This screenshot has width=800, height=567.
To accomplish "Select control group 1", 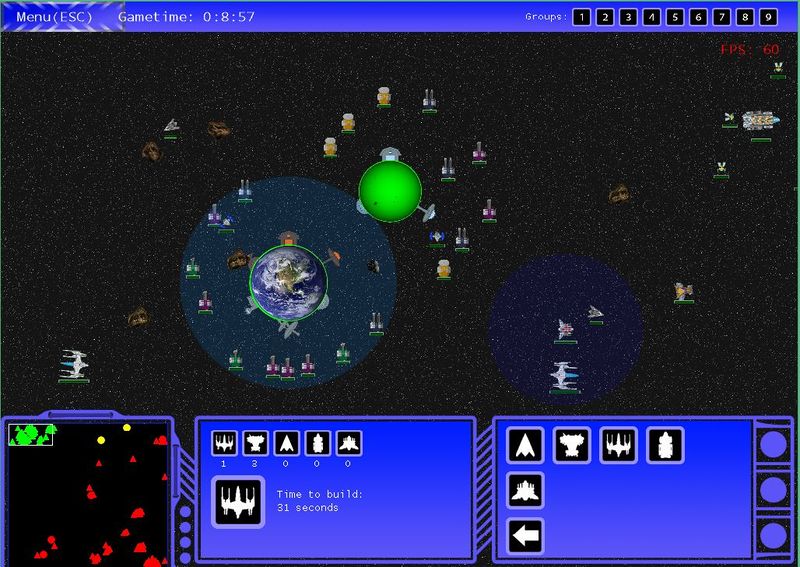I will click(x=581, y=17).
